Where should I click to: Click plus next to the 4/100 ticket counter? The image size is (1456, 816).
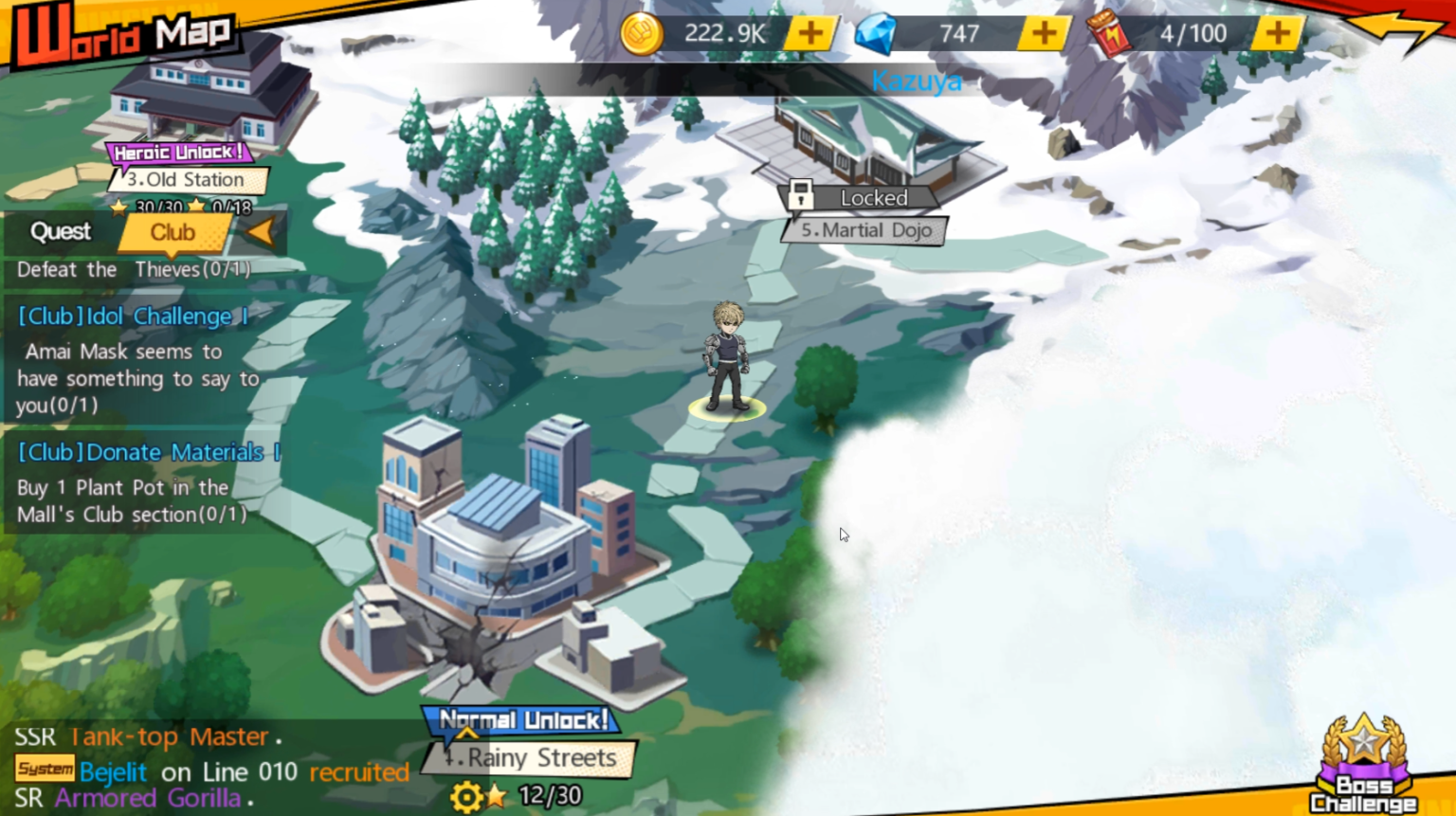coord(1277,33)
